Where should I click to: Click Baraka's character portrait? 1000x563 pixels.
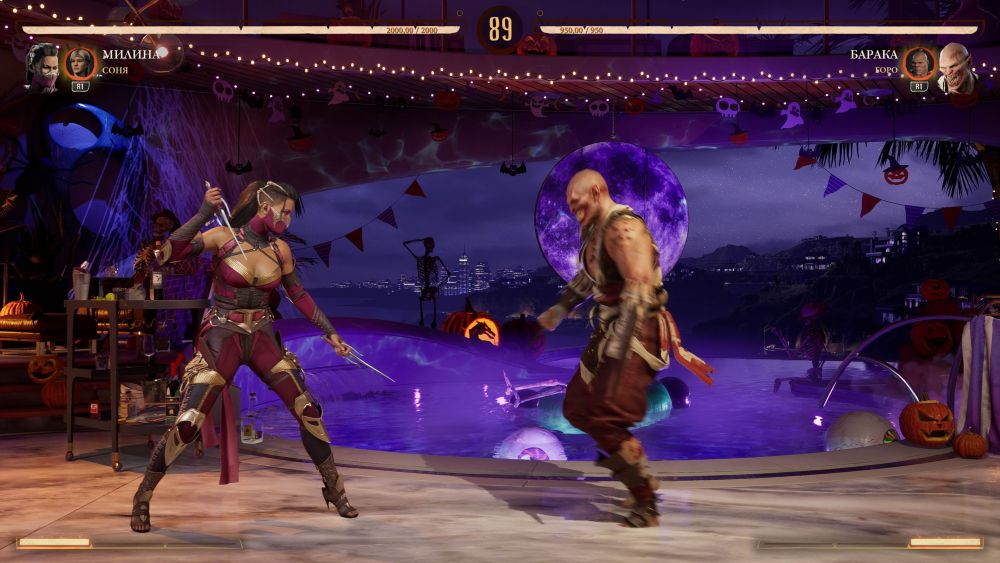[x=956, y=64]
